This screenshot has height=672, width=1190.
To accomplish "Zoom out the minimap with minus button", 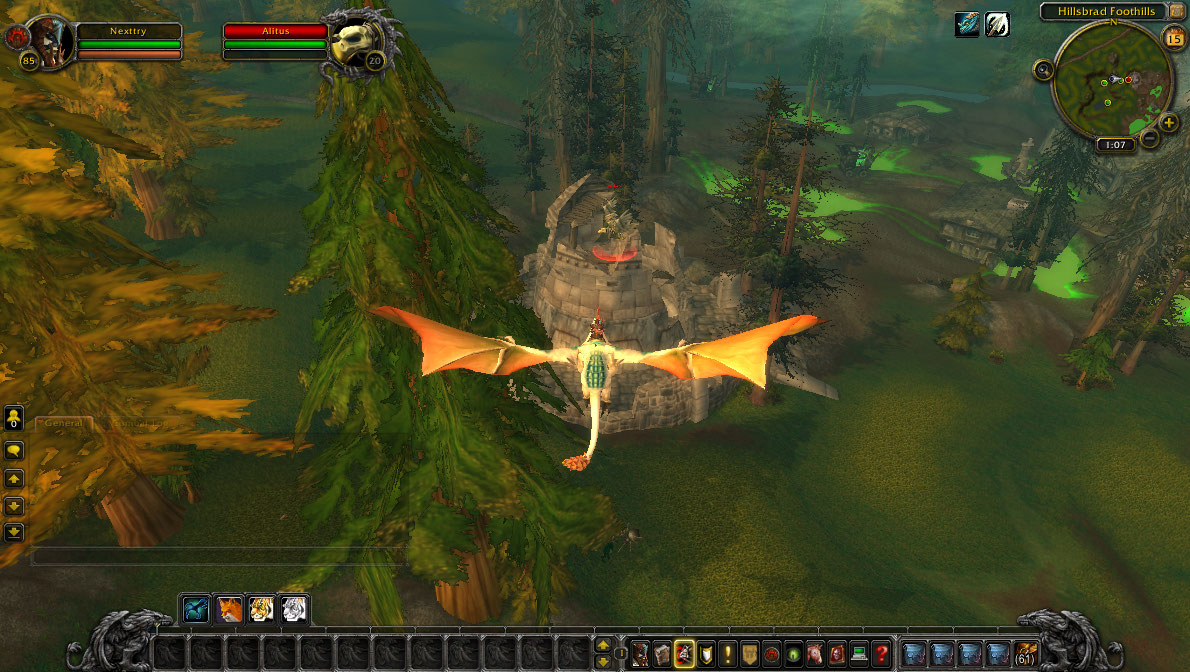I will pos(1150,139).
